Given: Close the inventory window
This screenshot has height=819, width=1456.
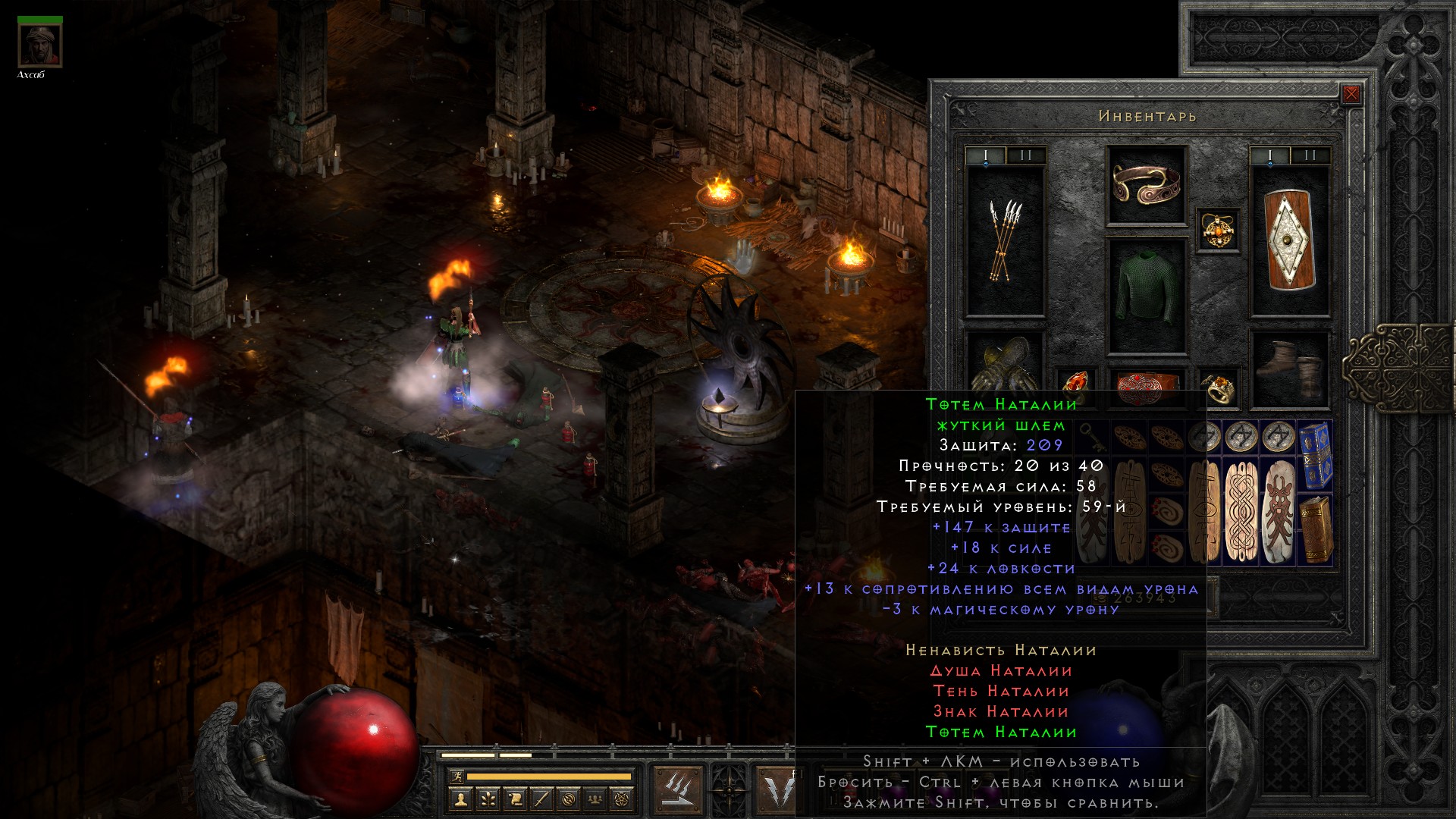Looking at the screenshot, I should pyautogui.click(x=1351, y=95).
